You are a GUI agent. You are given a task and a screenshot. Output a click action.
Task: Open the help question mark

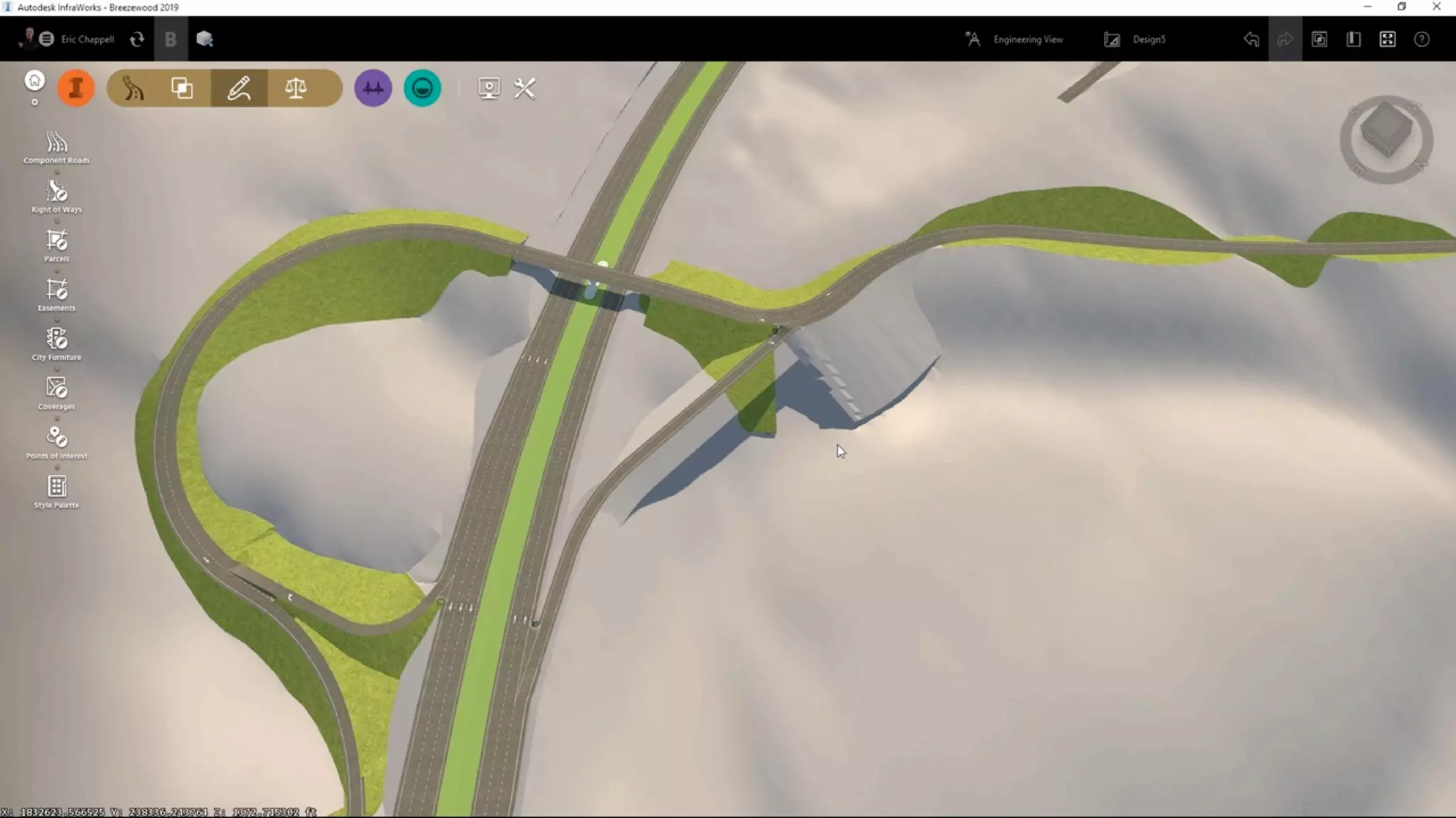pos(1421,39)
